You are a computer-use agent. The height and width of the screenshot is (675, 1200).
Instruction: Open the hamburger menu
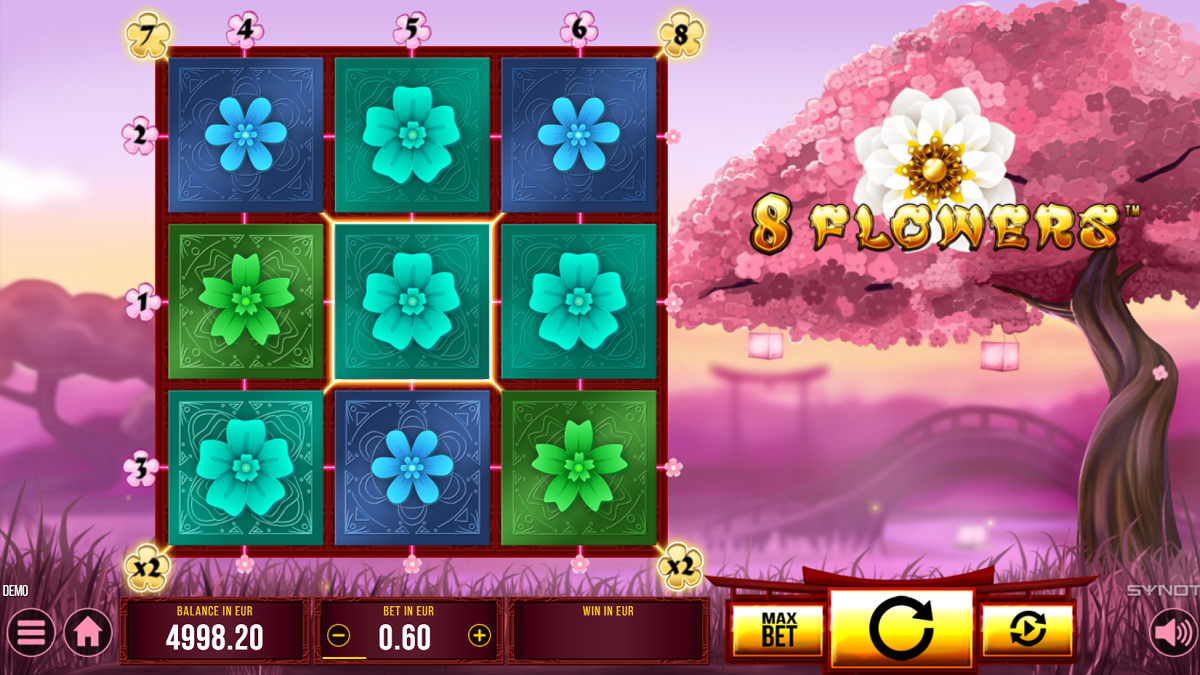pyautogui.click(x=32, y=633)
